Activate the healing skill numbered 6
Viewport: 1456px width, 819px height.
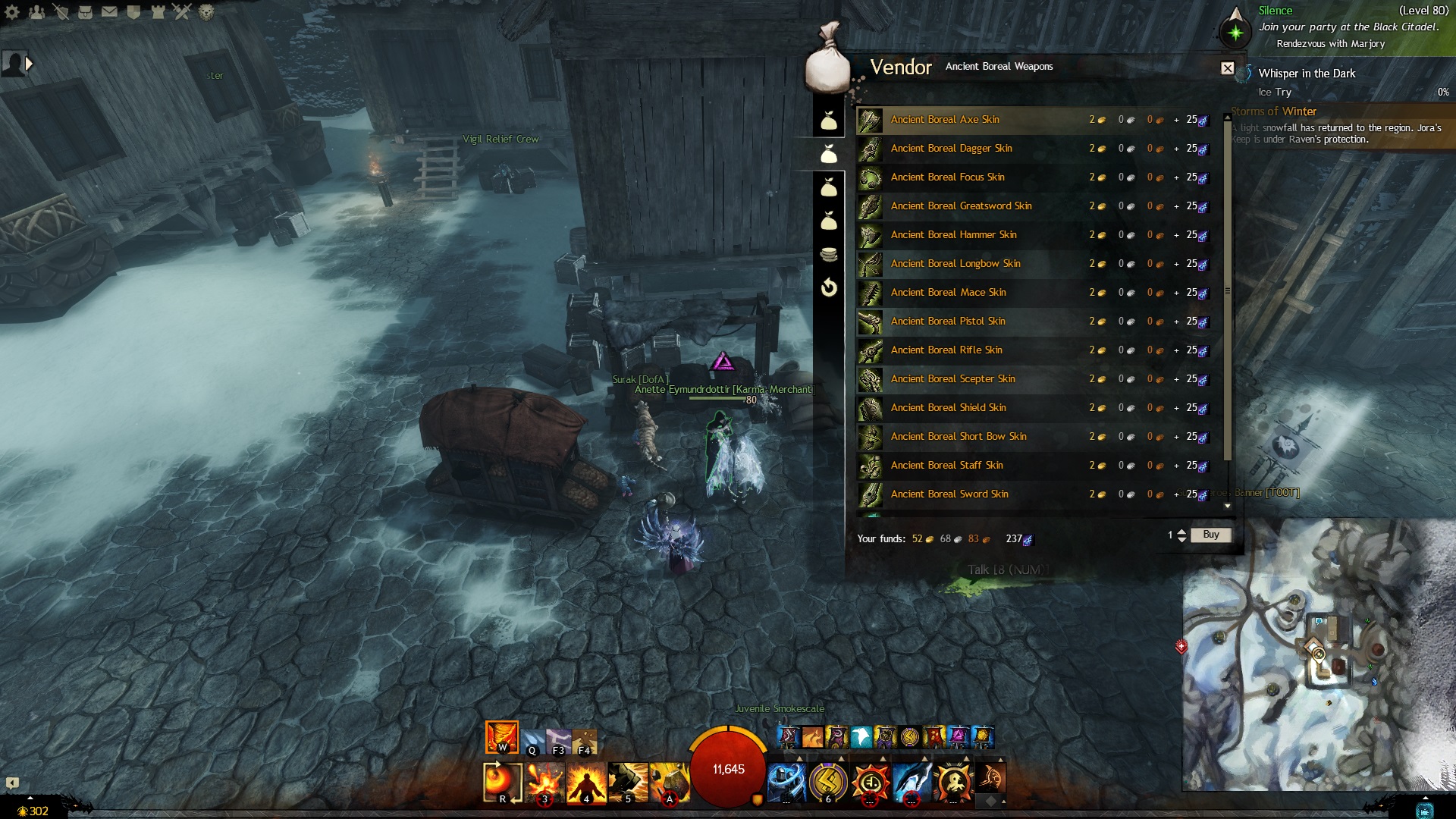pos(828,781)
